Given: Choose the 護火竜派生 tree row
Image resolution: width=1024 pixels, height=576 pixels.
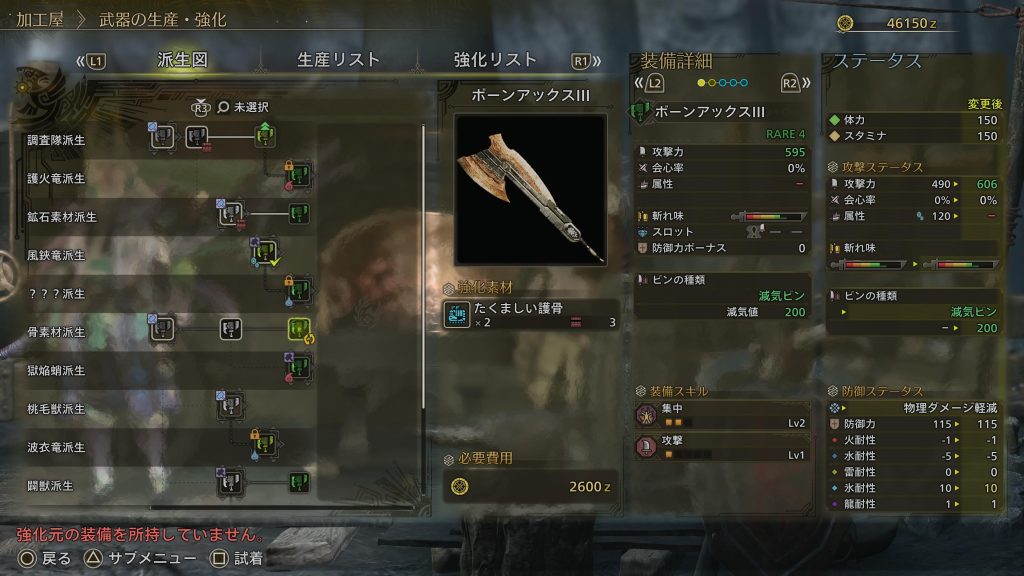Looking at the screenshot, I should click(59, 179).
